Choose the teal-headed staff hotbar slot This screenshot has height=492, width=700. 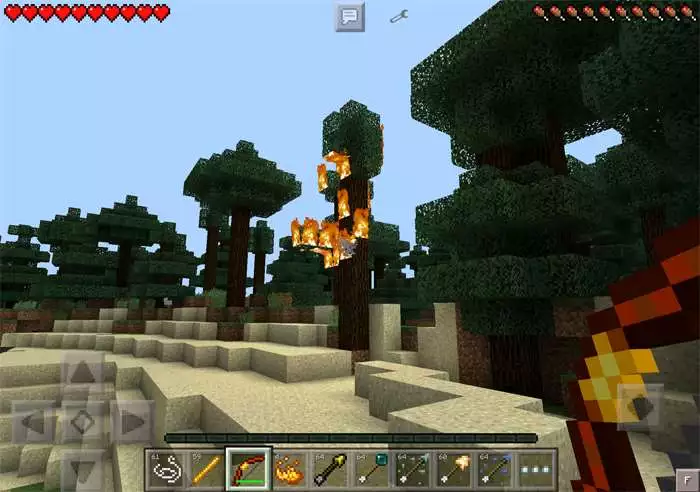372,468
